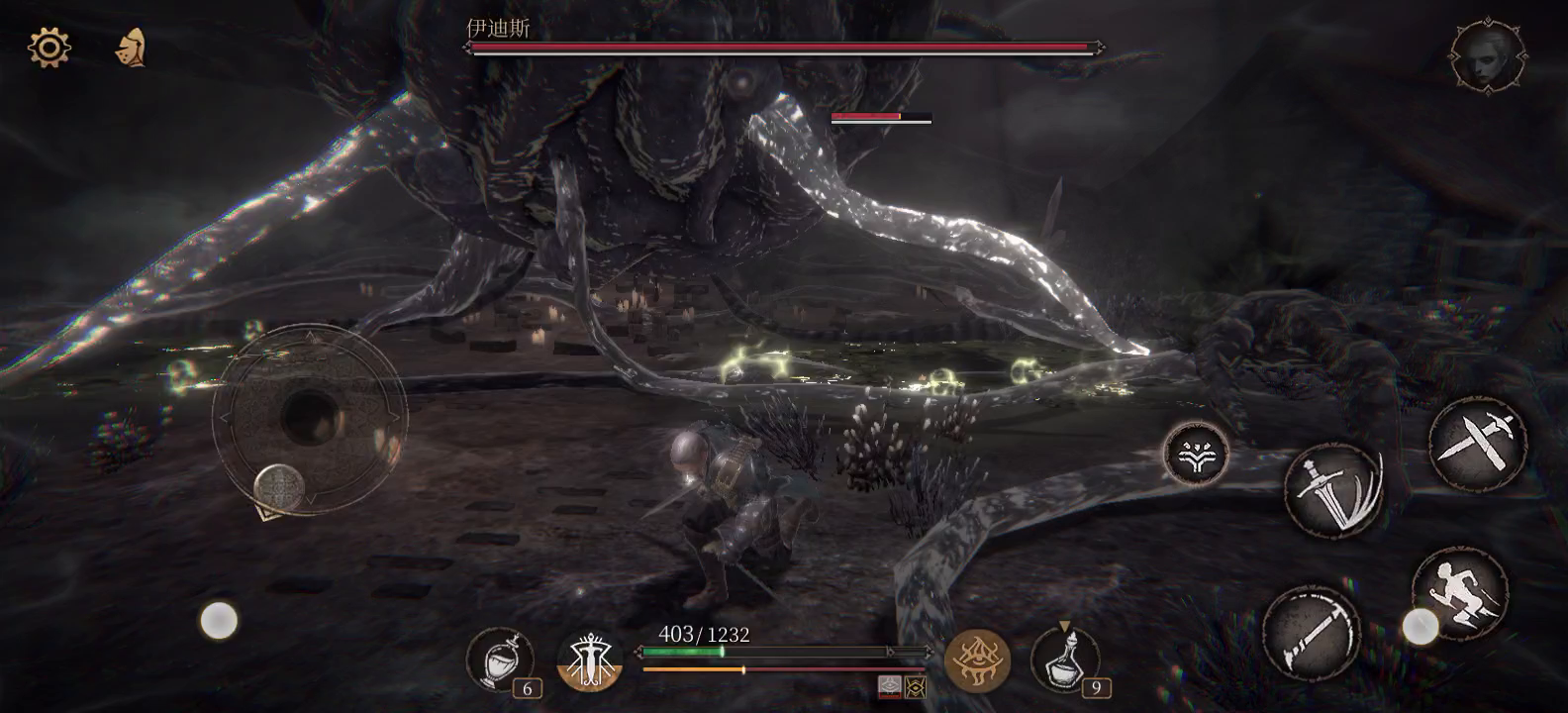Perform the sword slash attack

click(1333, 491)
